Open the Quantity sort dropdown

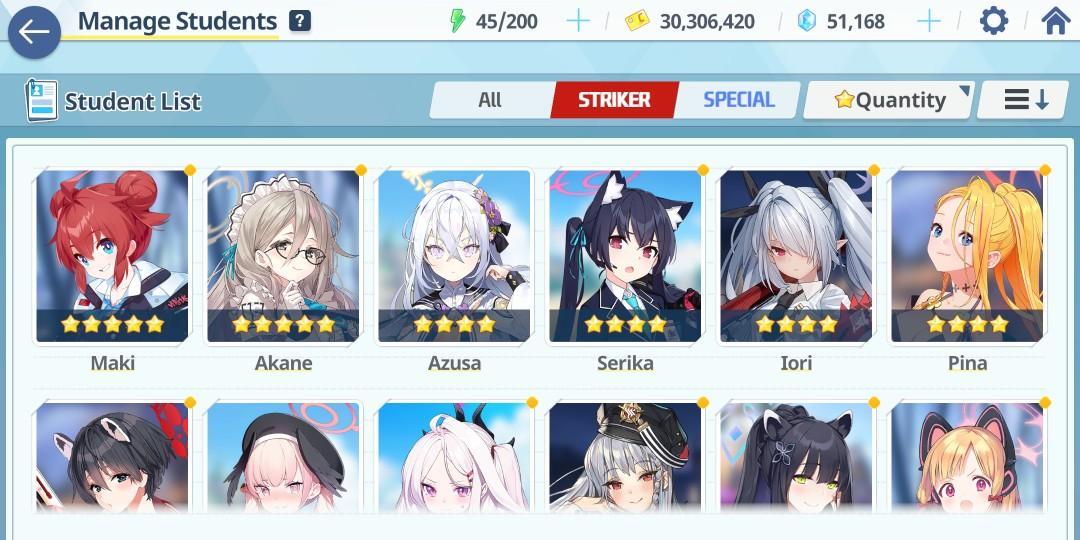pos(889,100)
